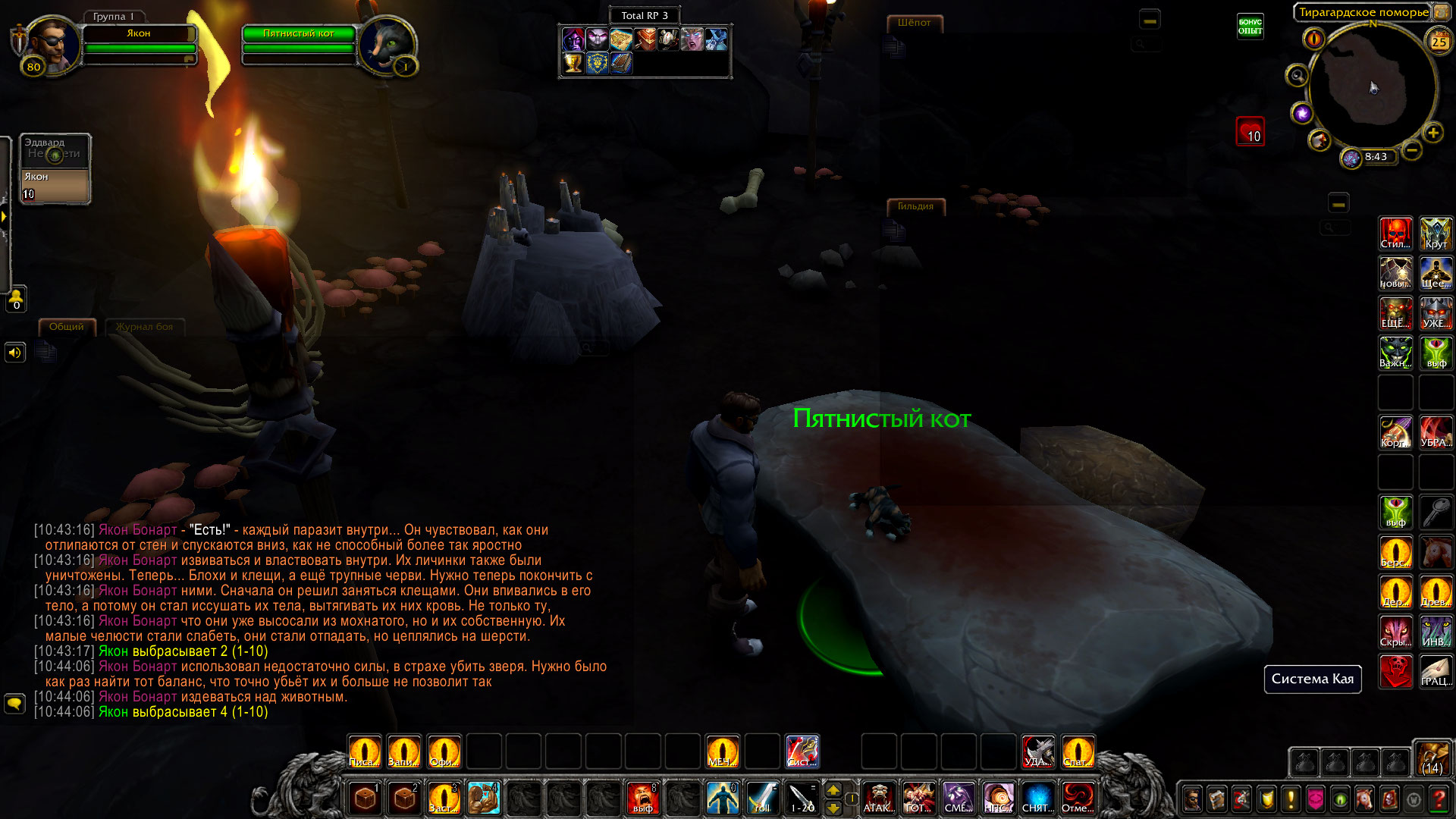Open the Журнал боя combat log tab
Image resolution: width=1456 pixels, height=819 pixels.
[x=144, y=327]
